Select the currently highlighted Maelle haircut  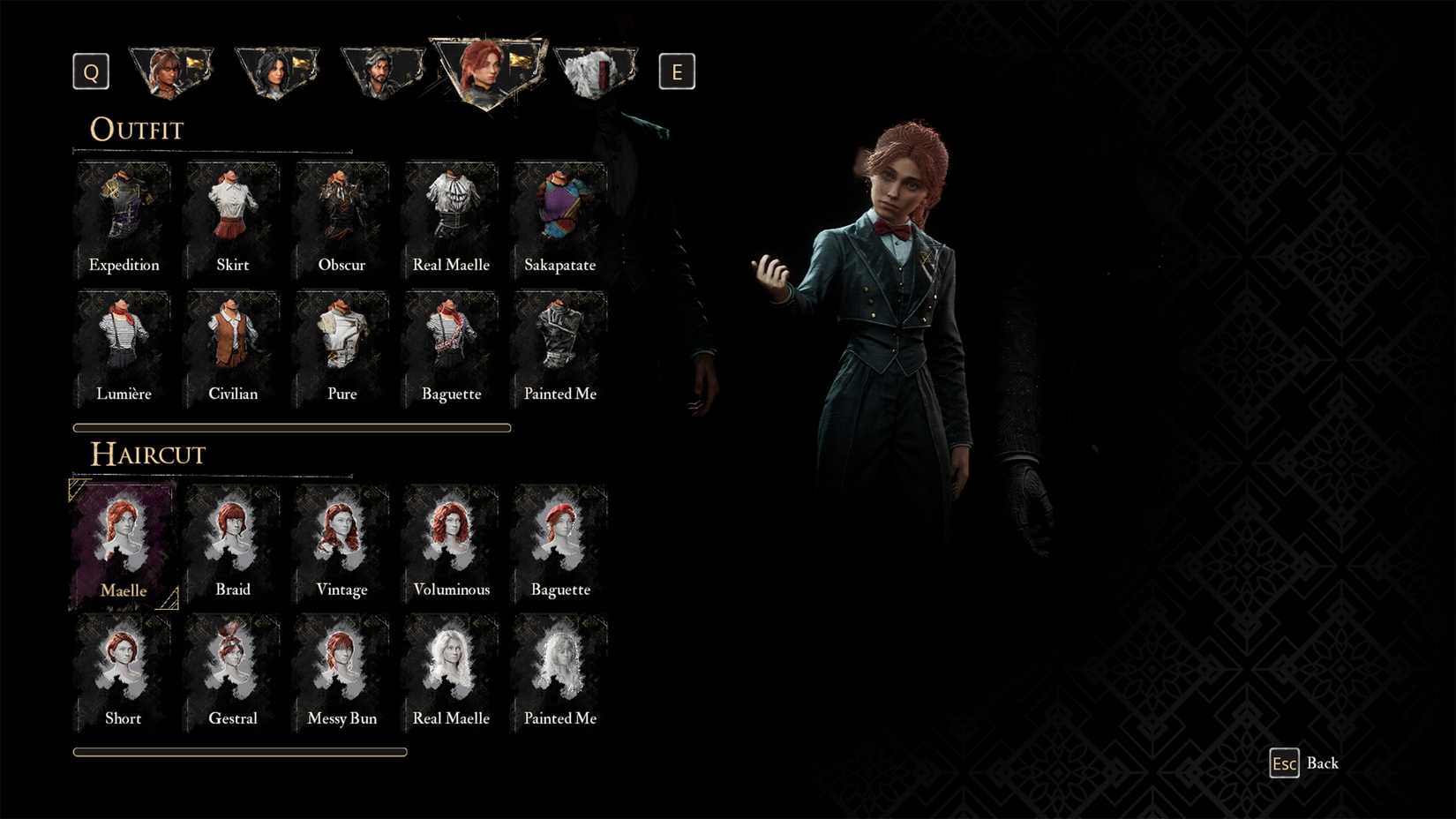coord(123,538)
